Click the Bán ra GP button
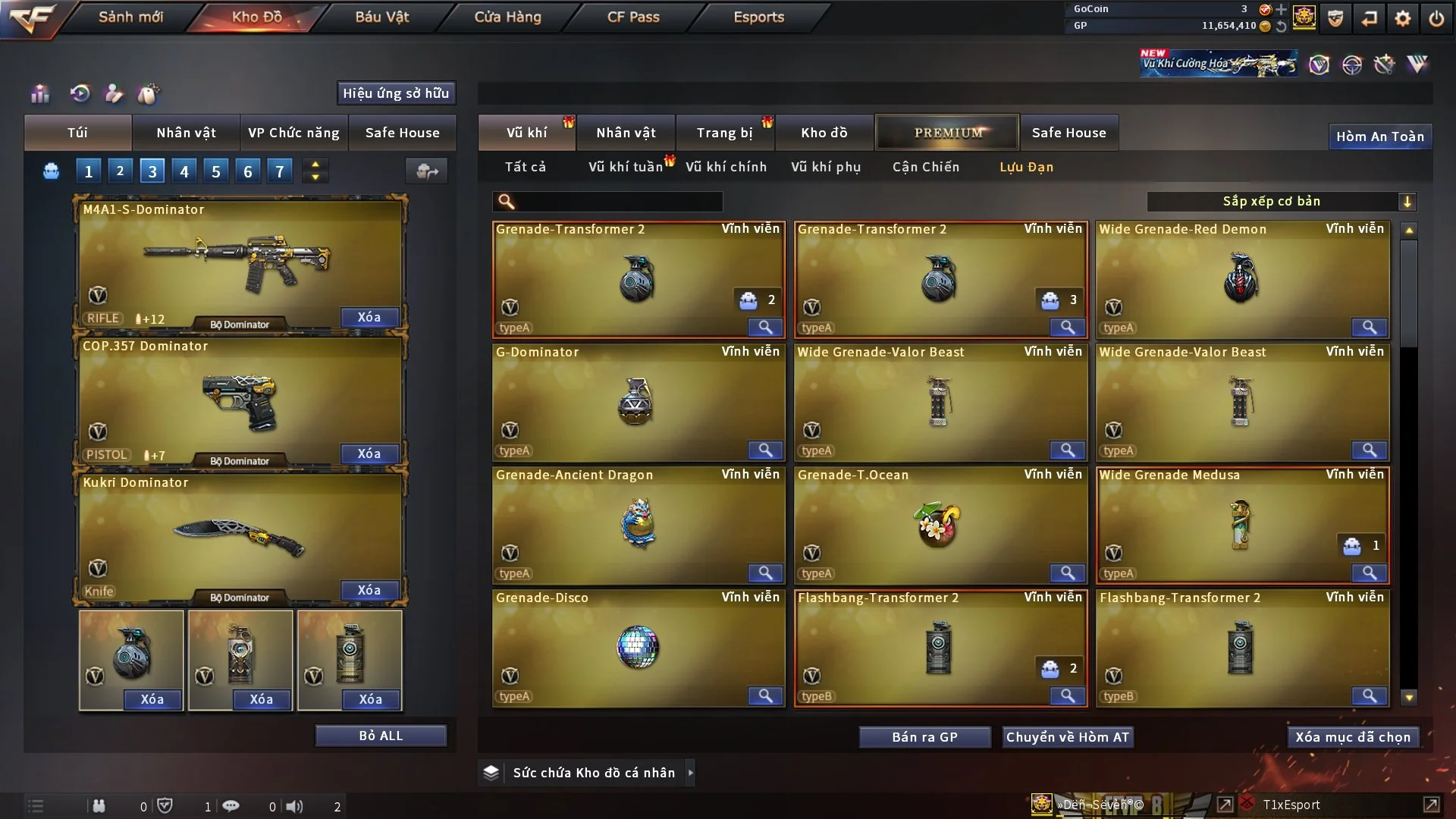1456x819 pixels. click(924, 737)
